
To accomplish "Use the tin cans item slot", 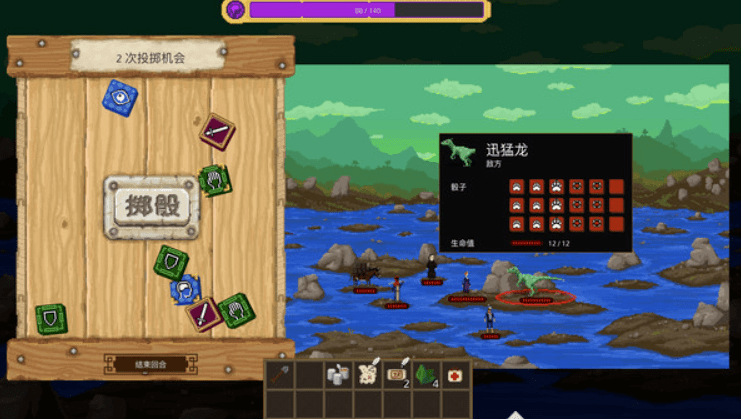I will (x=338, y=374).
